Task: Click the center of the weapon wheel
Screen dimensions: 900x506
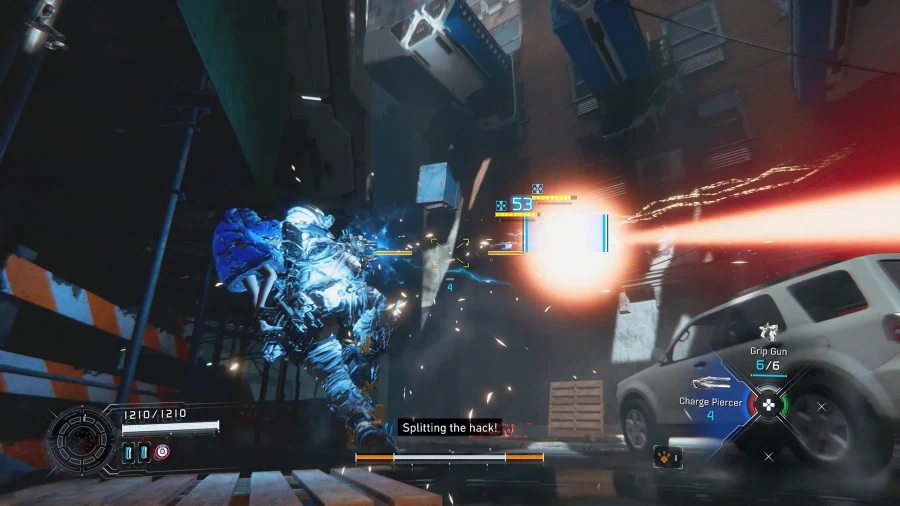Action: [x=768, y=406]
